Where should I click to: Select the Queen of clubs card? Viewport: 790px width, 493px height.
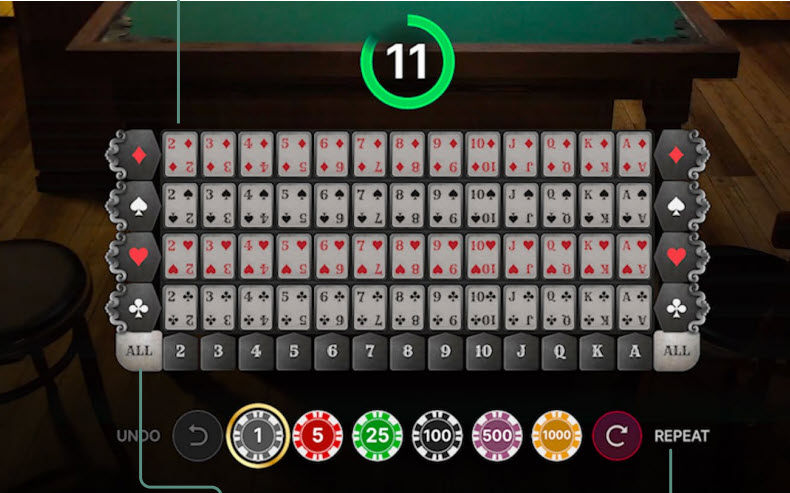[558, 308]
